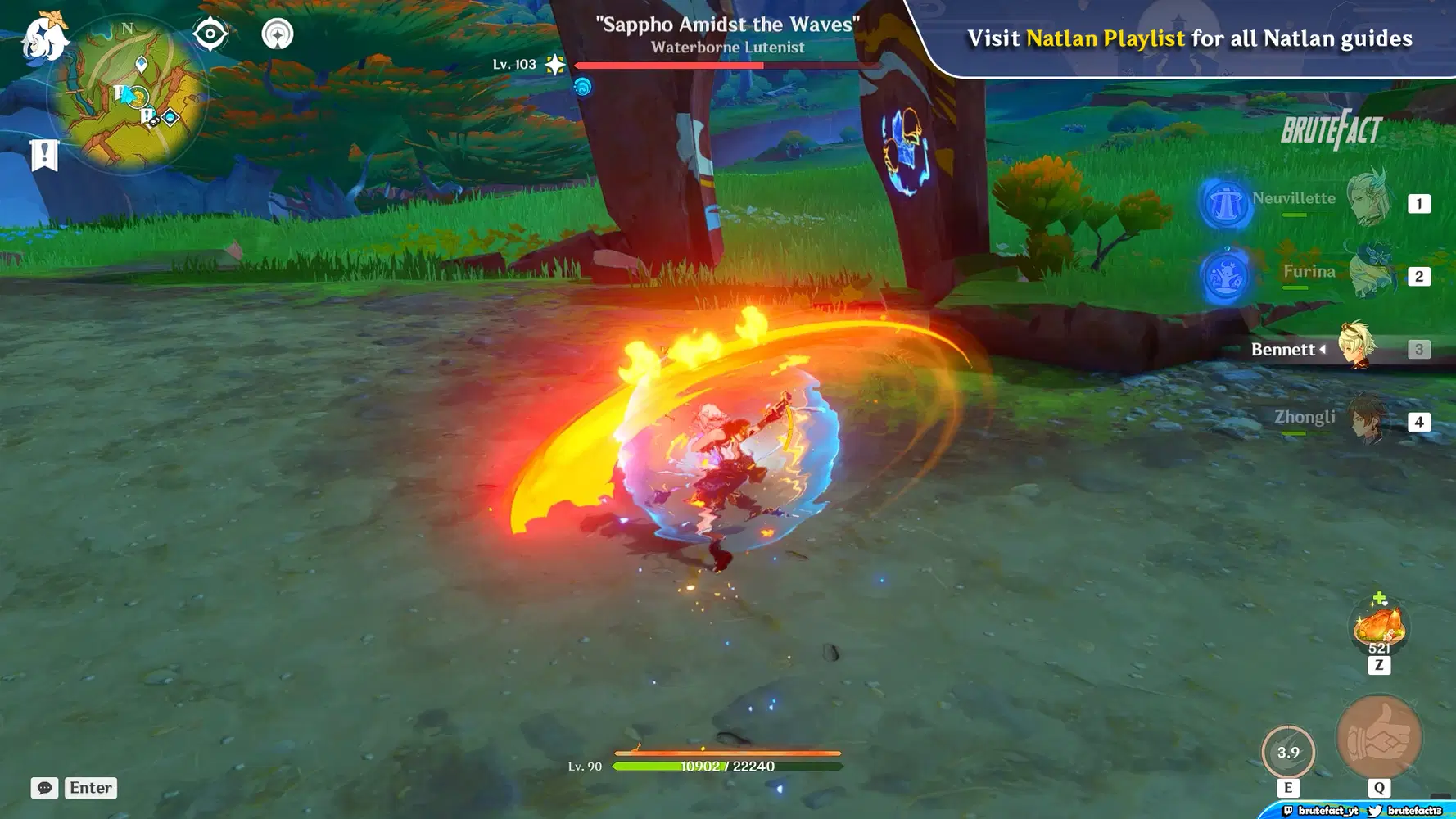Click the debuff icon beside the boss level
This screenshot has height=819, width=1456.
click(585, 84)
